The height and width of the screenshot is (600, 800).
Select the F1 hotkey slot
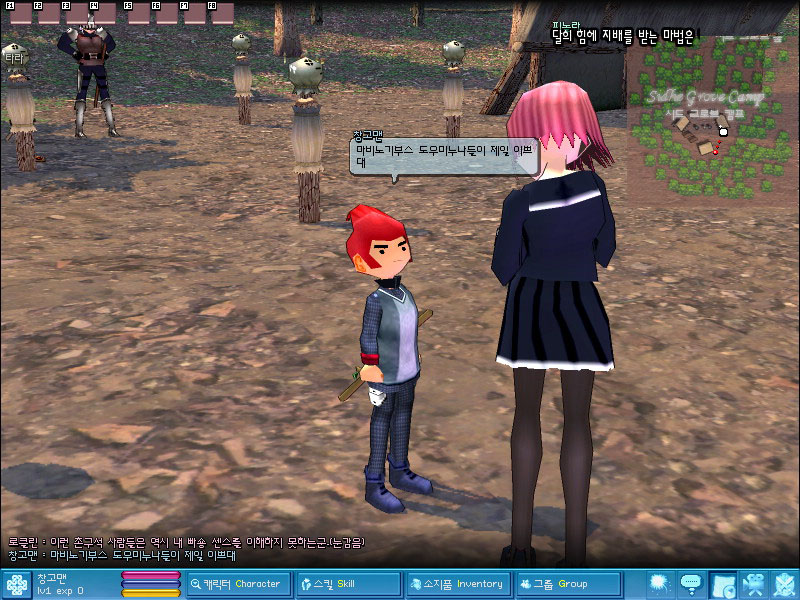15,12
